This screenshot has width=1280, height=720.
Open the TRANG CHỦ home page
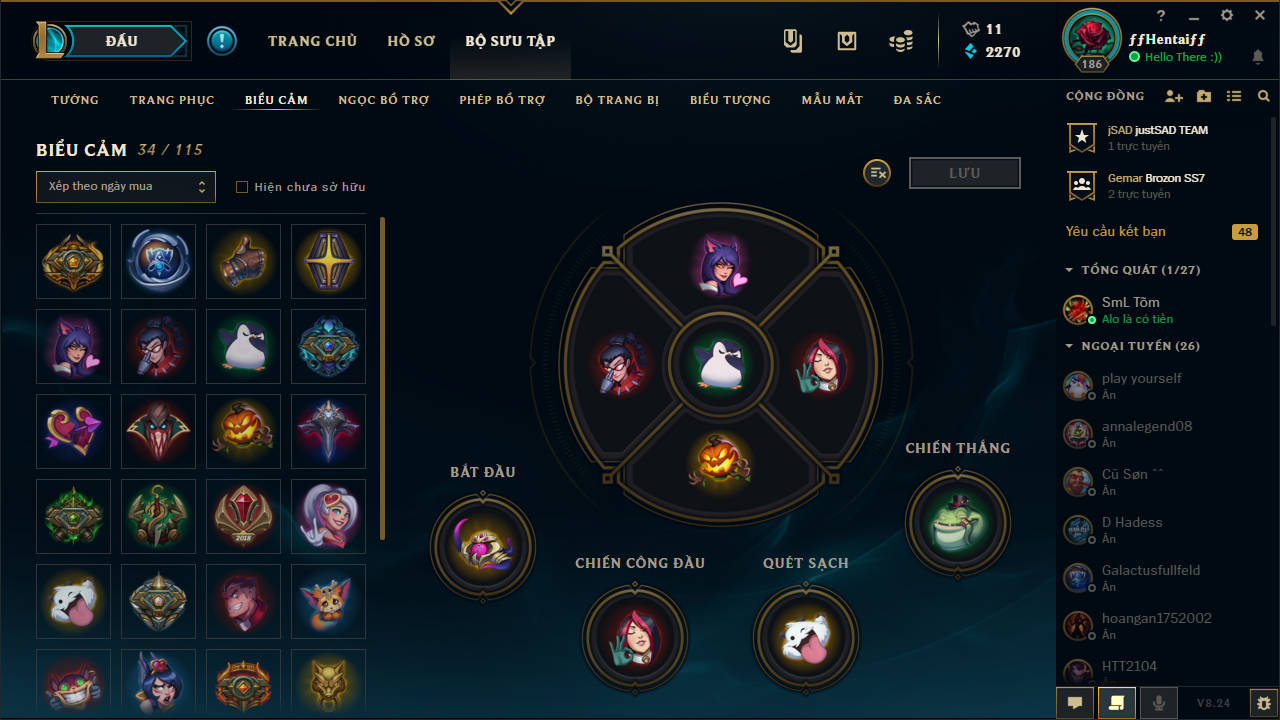[312, 41]
